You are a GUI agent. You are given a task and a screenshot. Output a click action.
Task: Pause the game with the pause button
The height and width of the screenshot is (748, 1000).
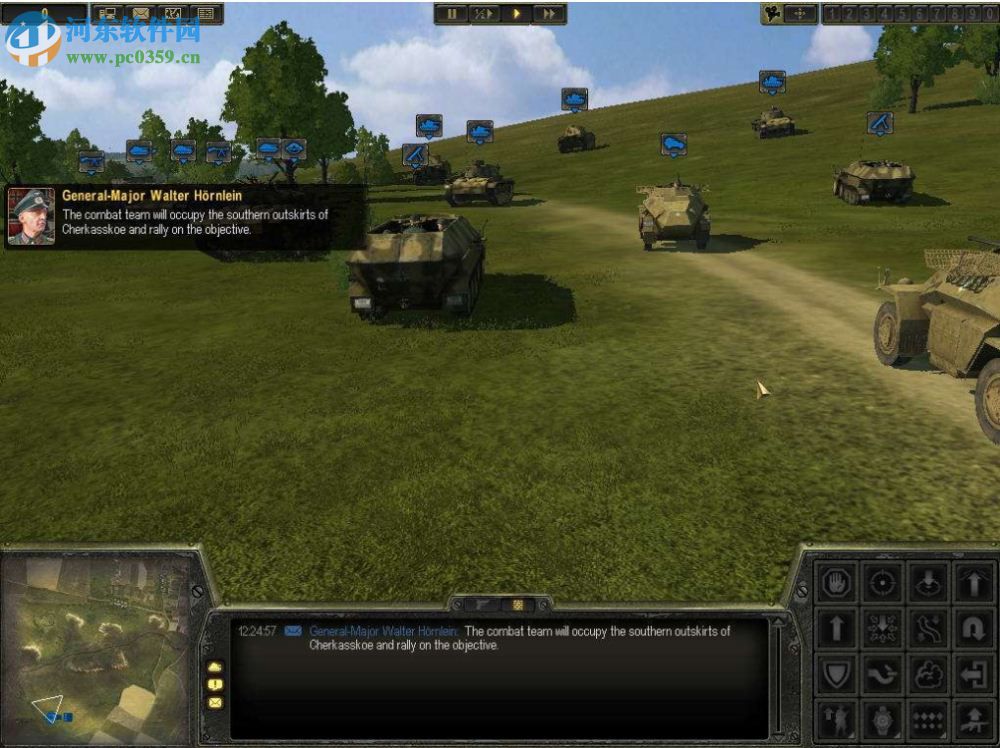452,14
